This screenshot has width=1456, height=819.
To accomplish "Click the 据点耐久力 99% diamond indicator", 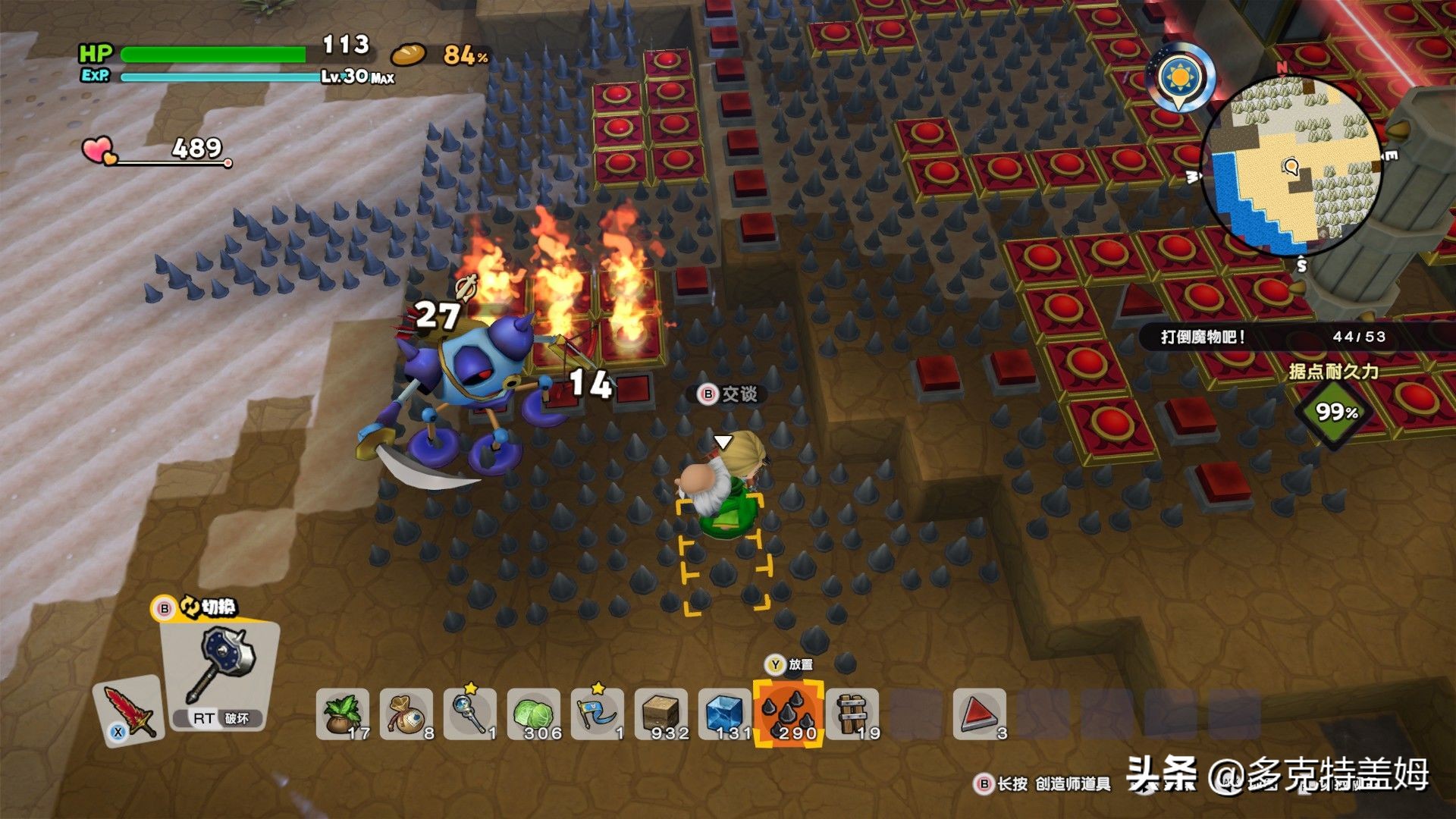I will [1335, 412].
